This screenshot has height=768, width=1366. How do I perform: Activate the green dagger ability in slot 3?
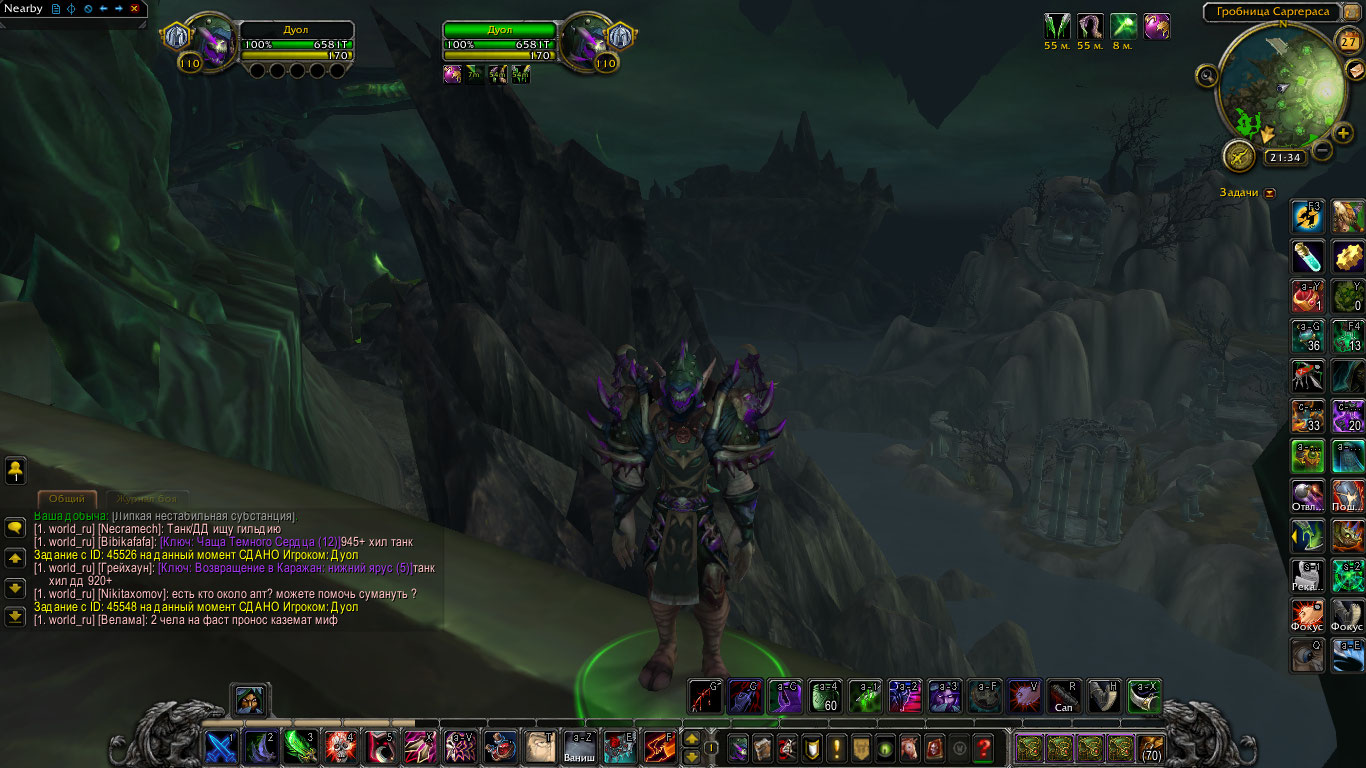[300, 747]
